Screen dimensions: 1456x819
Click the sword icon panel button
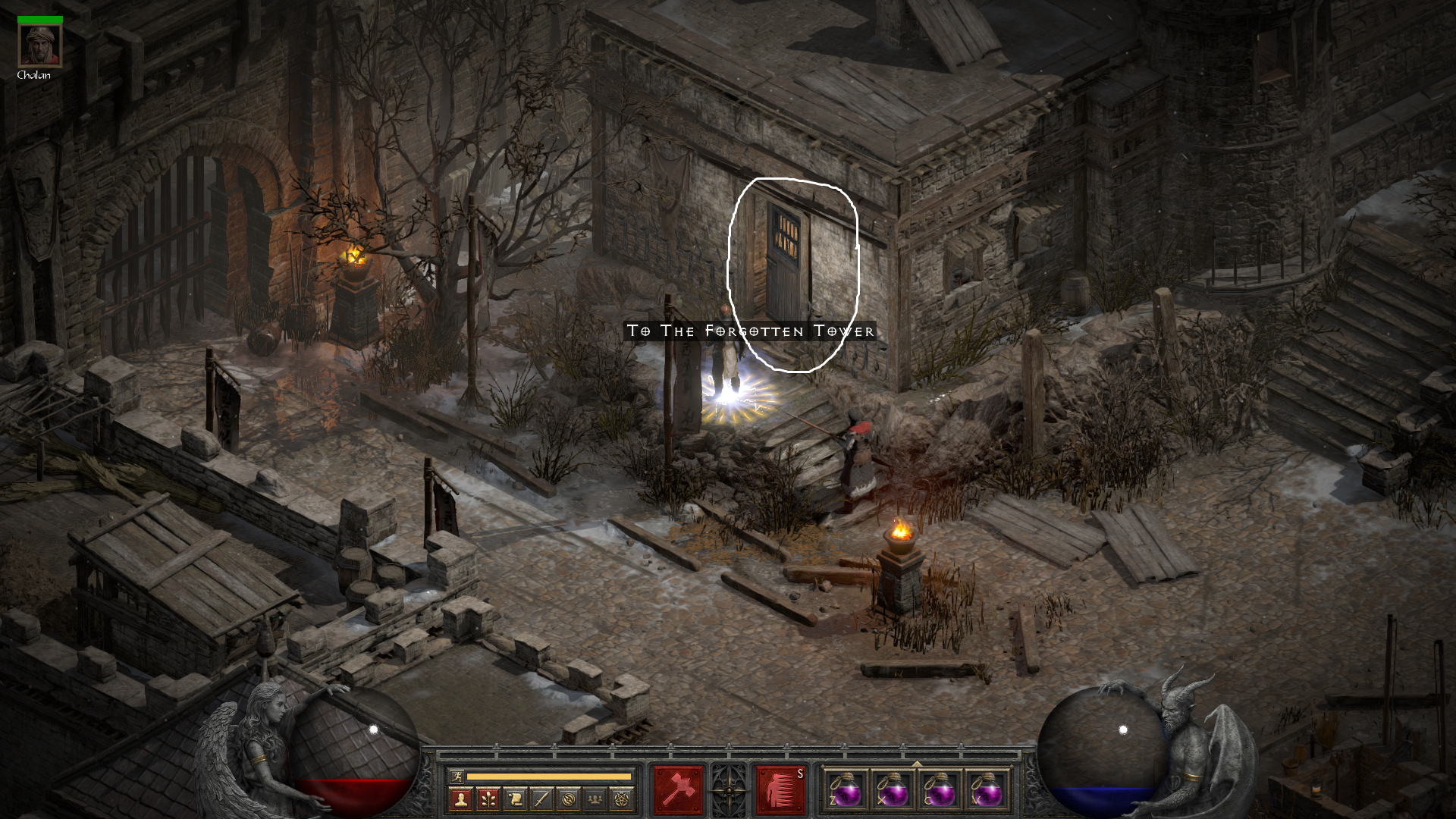click(541, 799)
